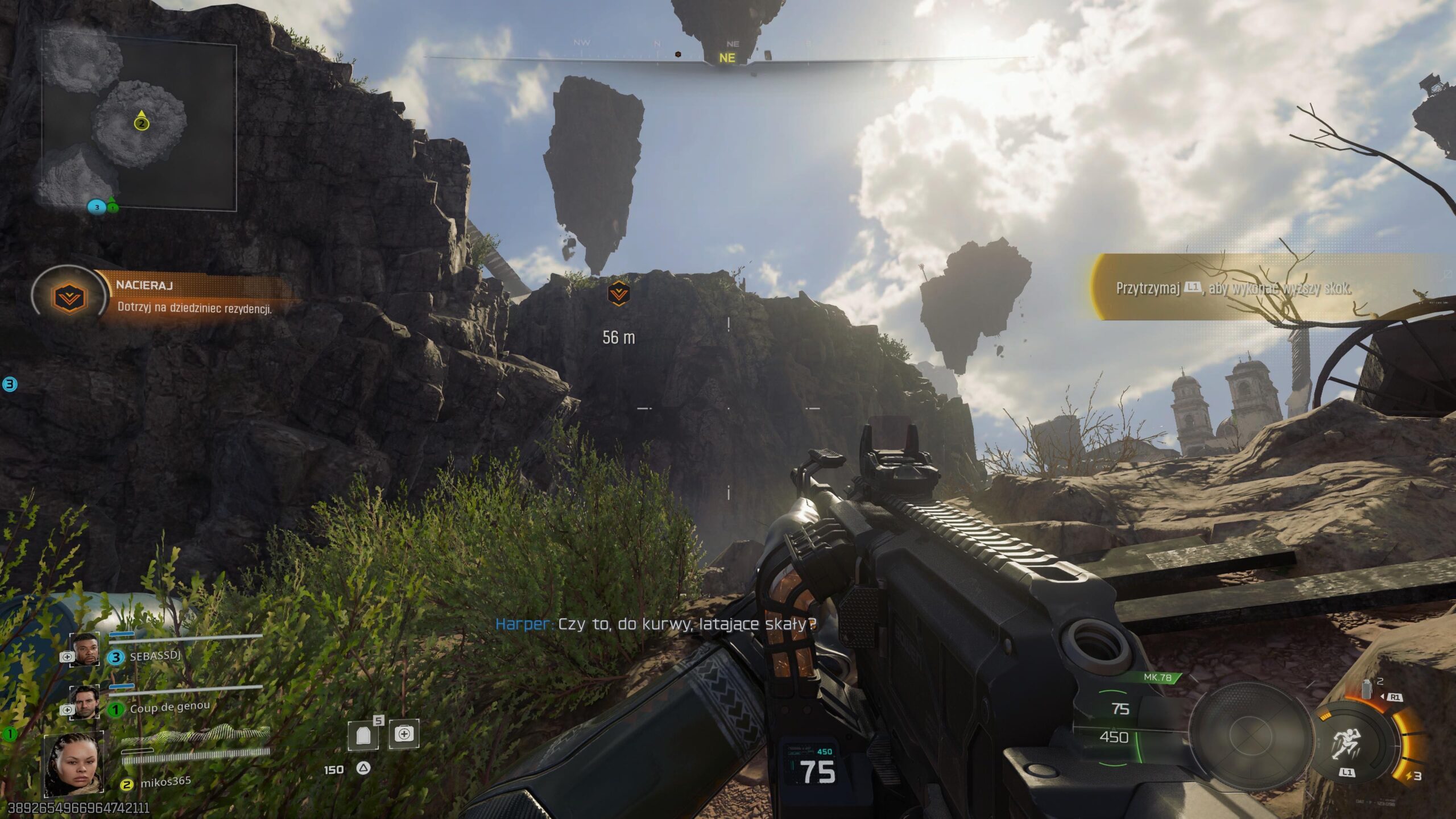Click the orange objective waypoint marker

point(618,294)
